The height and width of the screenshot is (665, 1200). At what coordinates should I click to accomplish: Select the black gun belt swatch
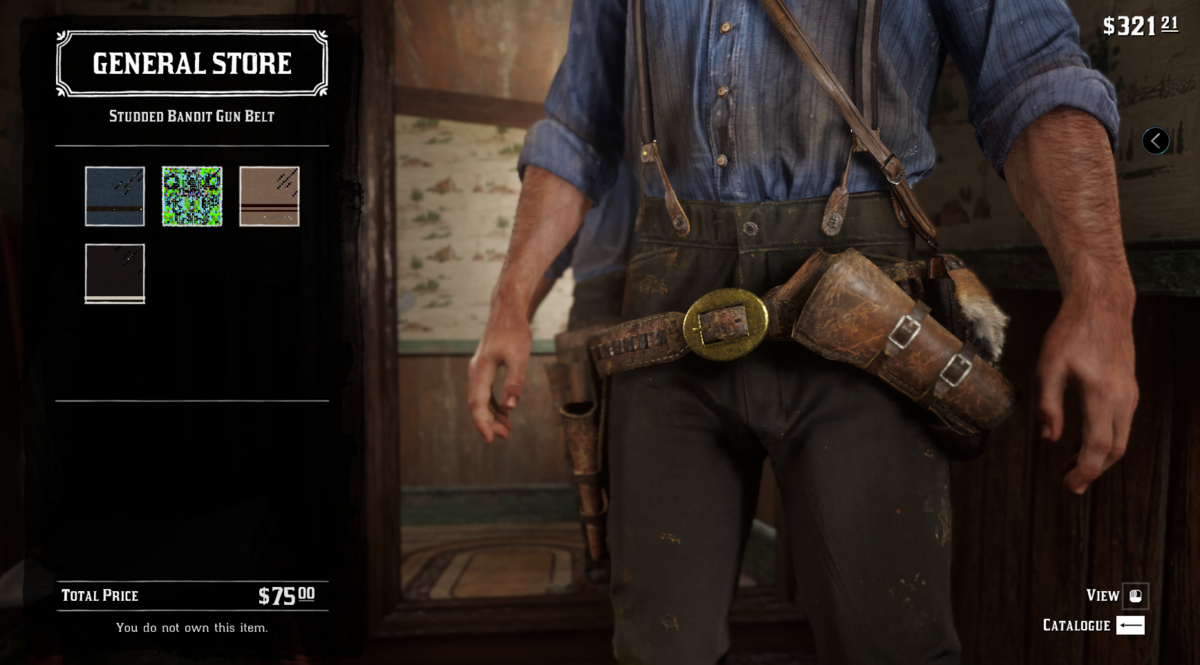[115, 273]
